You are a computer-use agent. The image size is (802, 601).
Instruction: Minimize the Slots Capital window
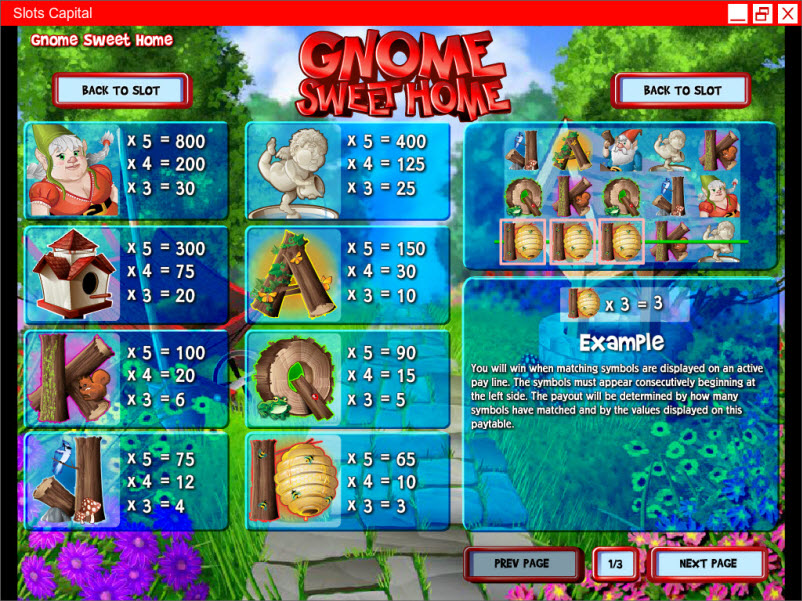click(738, 13)
